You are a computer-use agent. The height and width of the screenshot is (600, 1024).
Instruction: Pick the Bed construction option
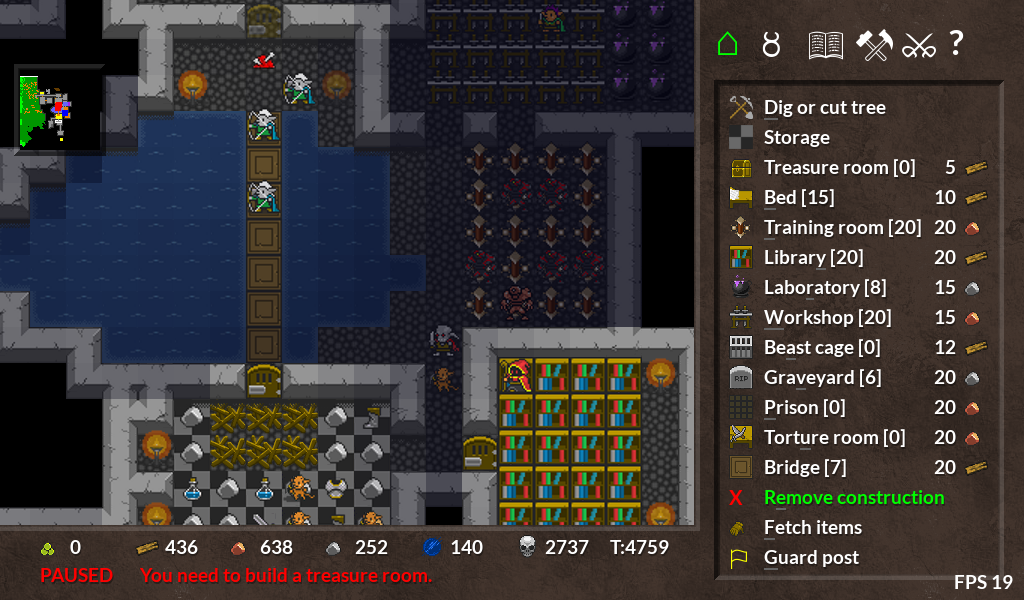pyautogui.click(x=798, y=197)
